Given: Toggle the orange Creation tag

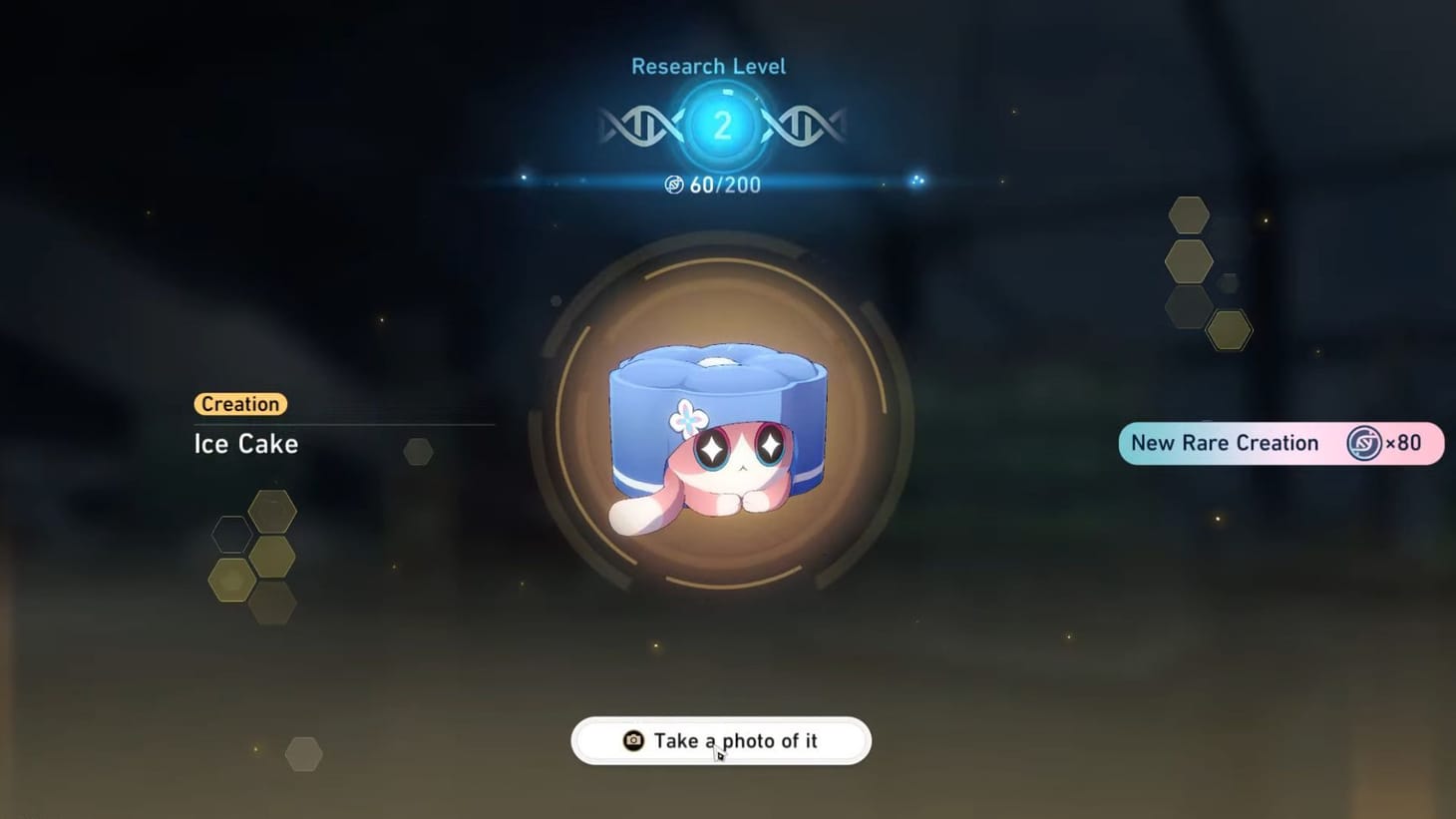Looking at the screenshot, I should [x=239, y=404].
